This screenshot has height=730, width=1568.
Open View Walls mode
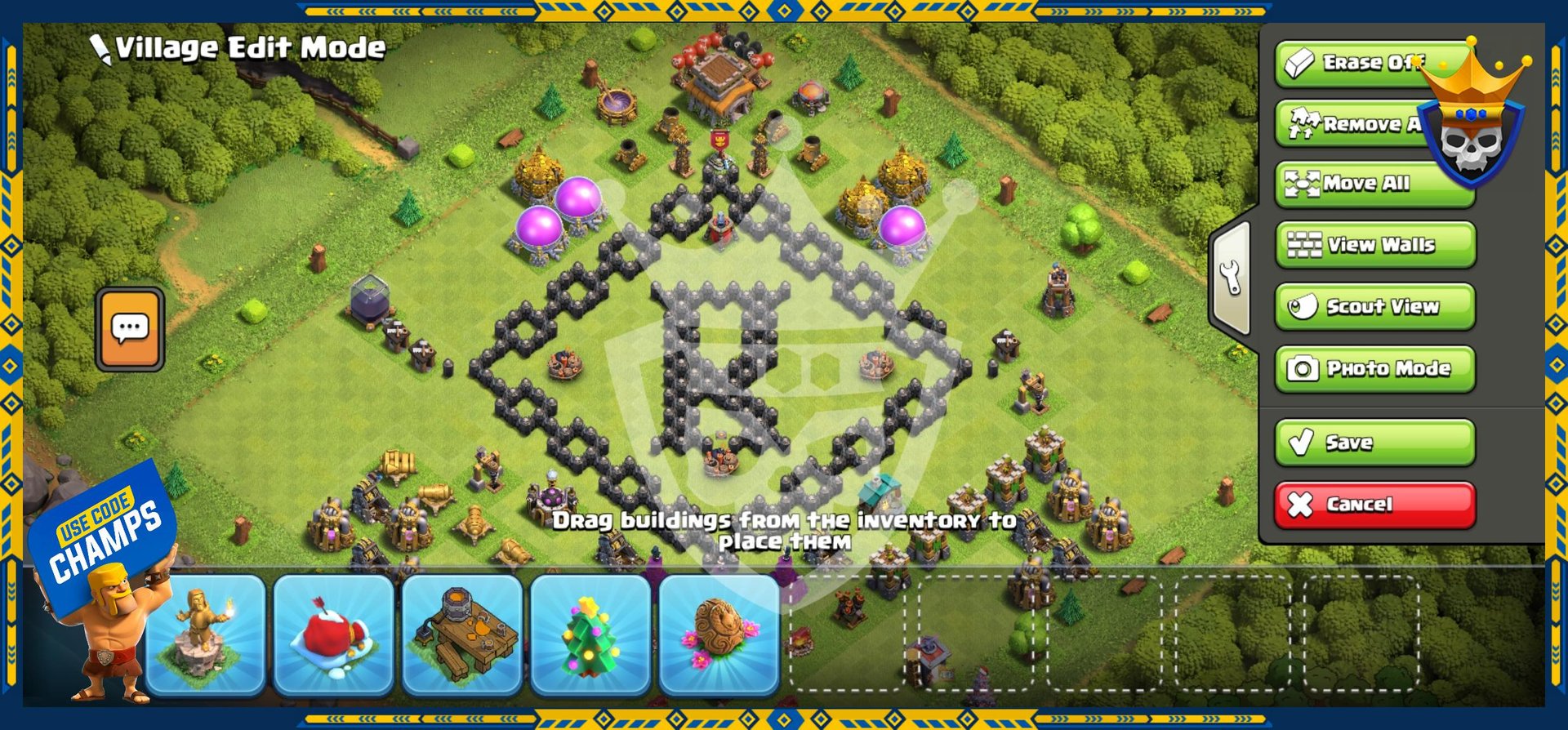point(1375,245)
